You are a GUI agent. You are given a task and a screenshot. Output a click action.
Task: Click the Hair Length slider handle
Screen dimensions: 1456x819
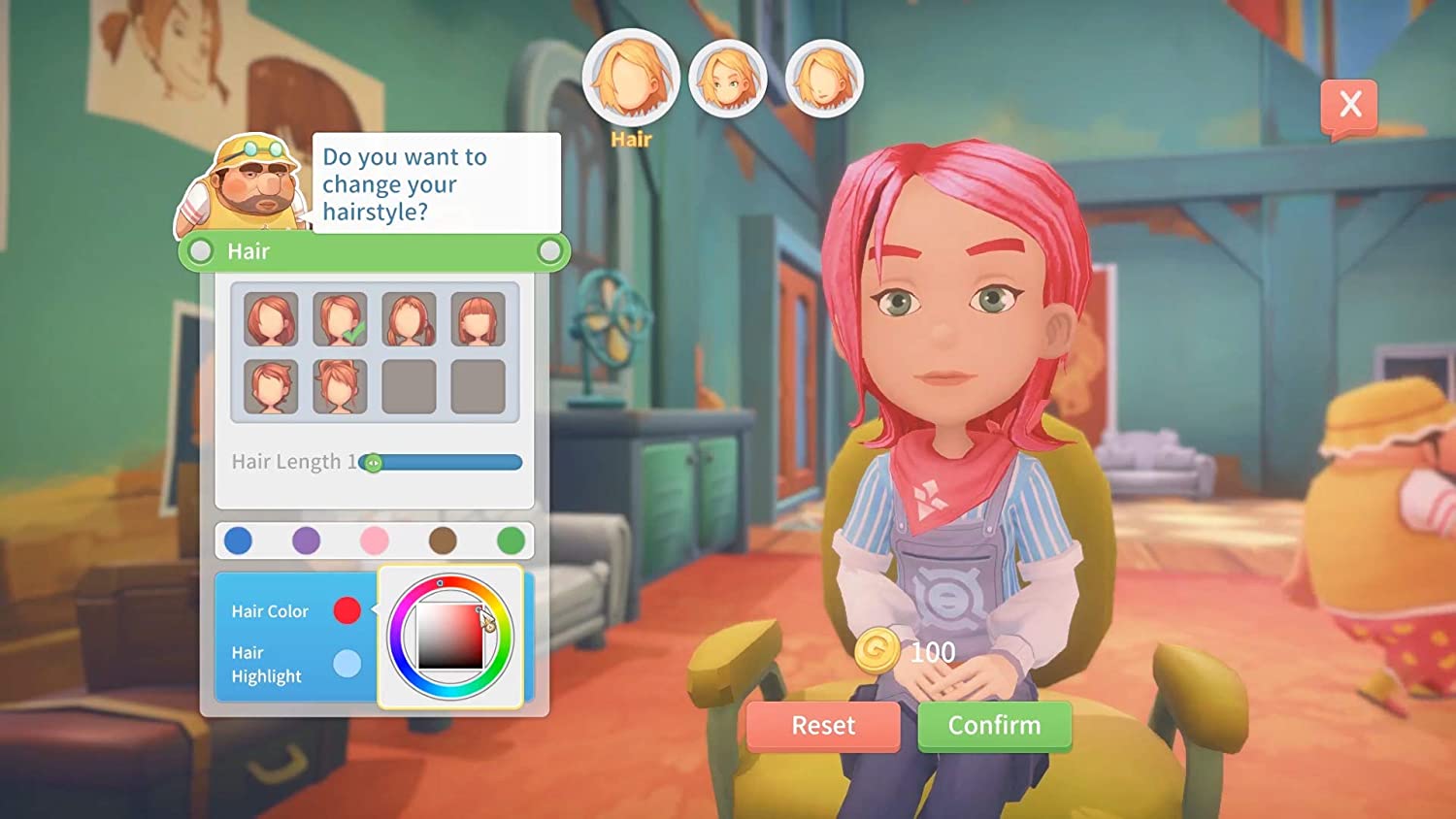click(375, 463)
